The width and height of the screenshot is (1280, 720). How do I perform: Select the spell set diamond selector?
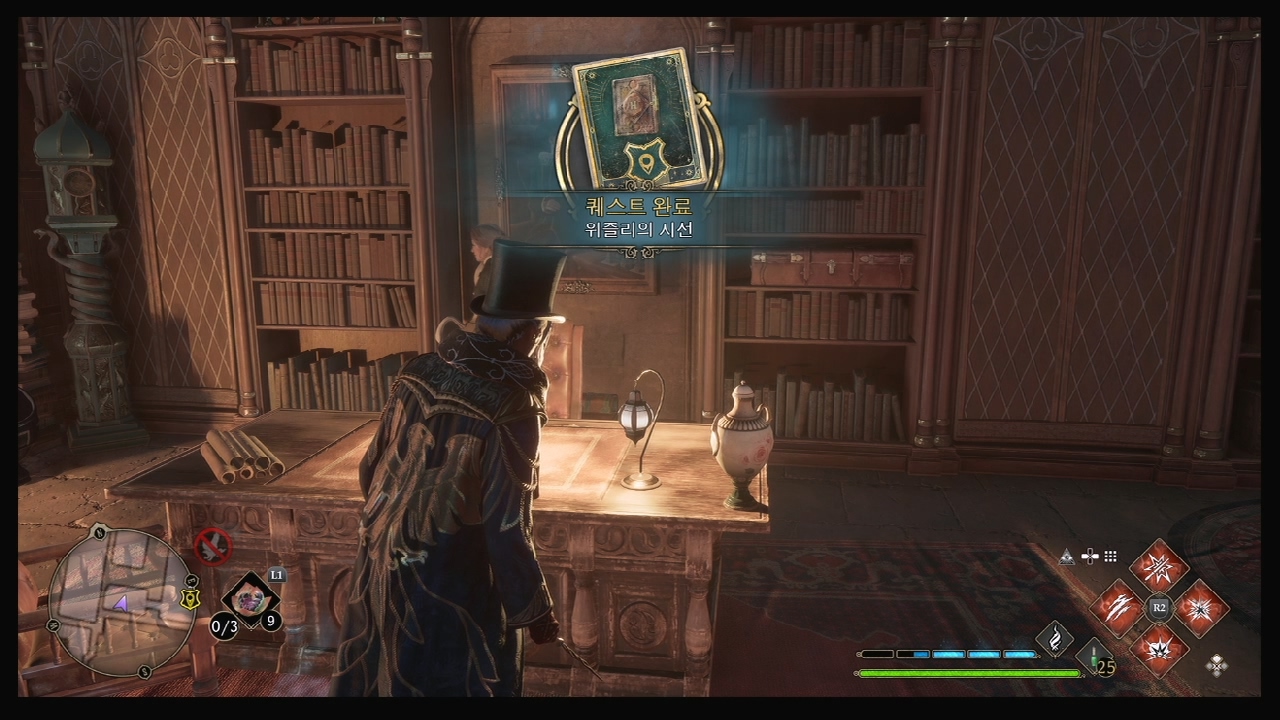point(1217,663)
